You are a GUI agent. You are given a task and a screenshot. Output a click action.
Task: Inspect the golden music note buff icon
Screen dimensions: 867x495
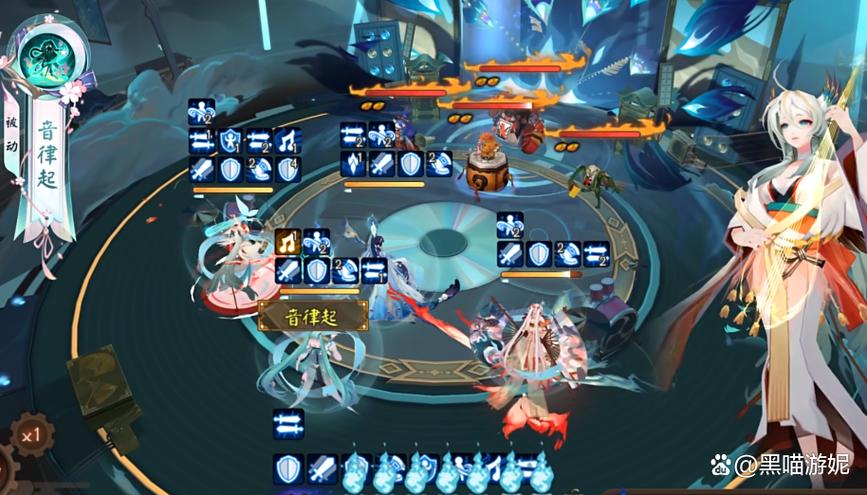tap(288, 241)
